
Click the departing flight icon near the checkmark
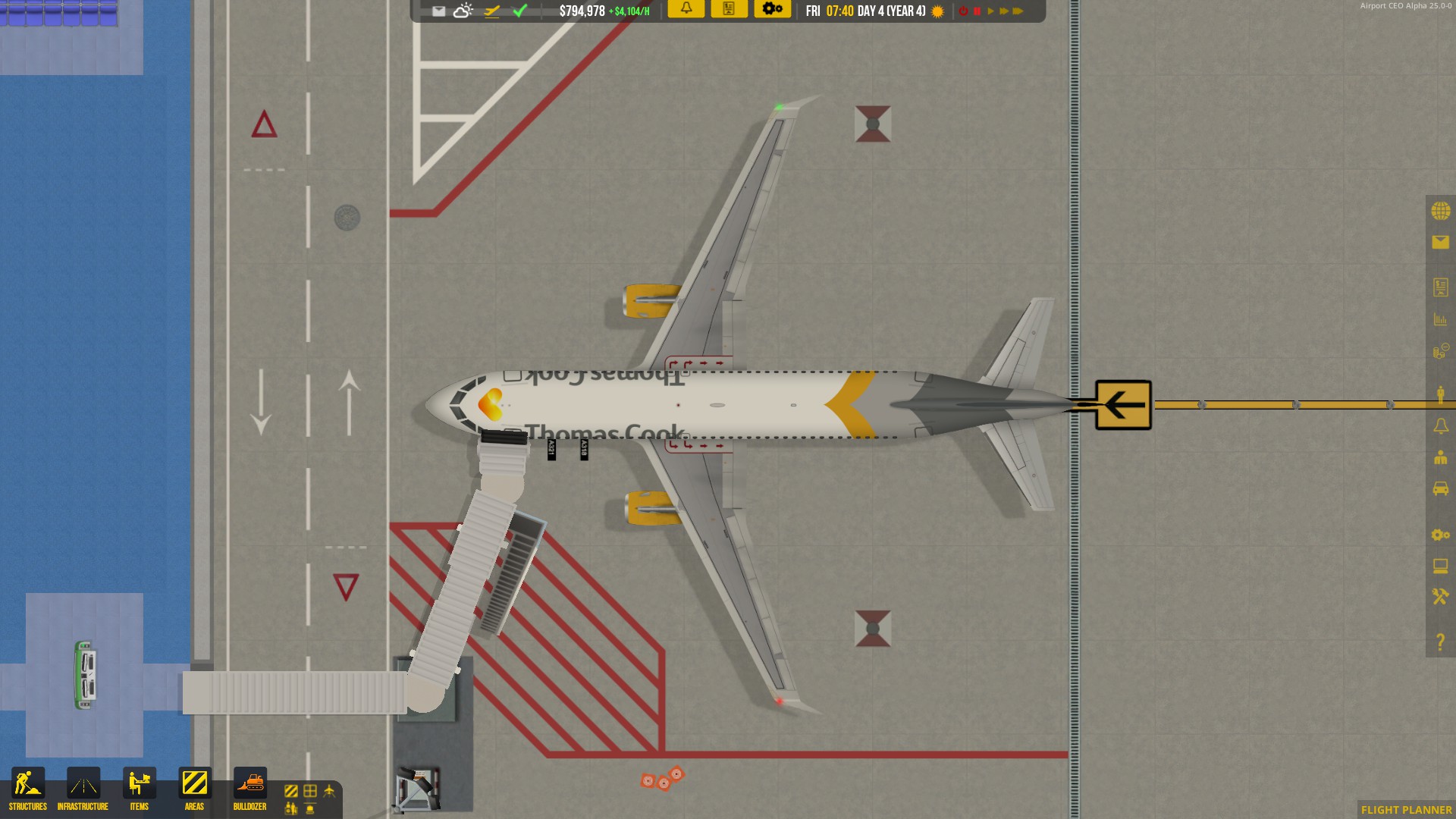(x=491, y=11)
